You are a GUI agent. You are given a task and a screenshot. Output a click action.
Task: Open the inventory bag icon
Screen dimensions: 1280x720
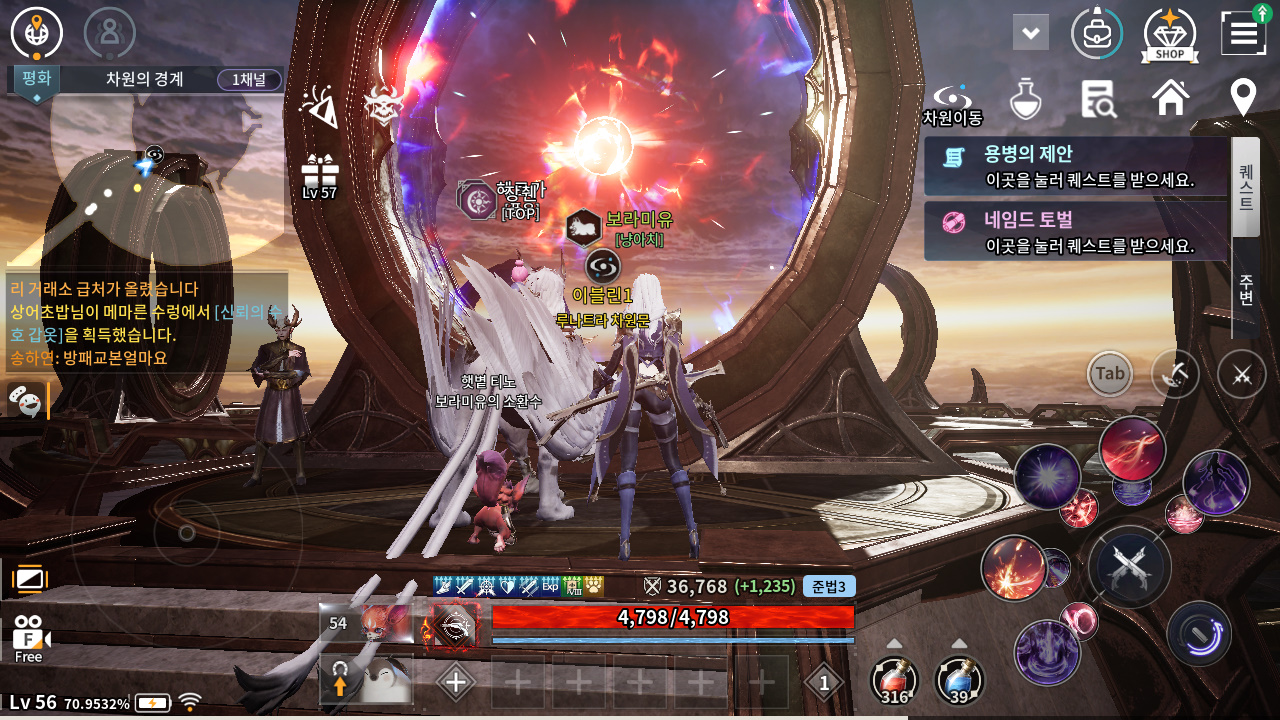1097,33
